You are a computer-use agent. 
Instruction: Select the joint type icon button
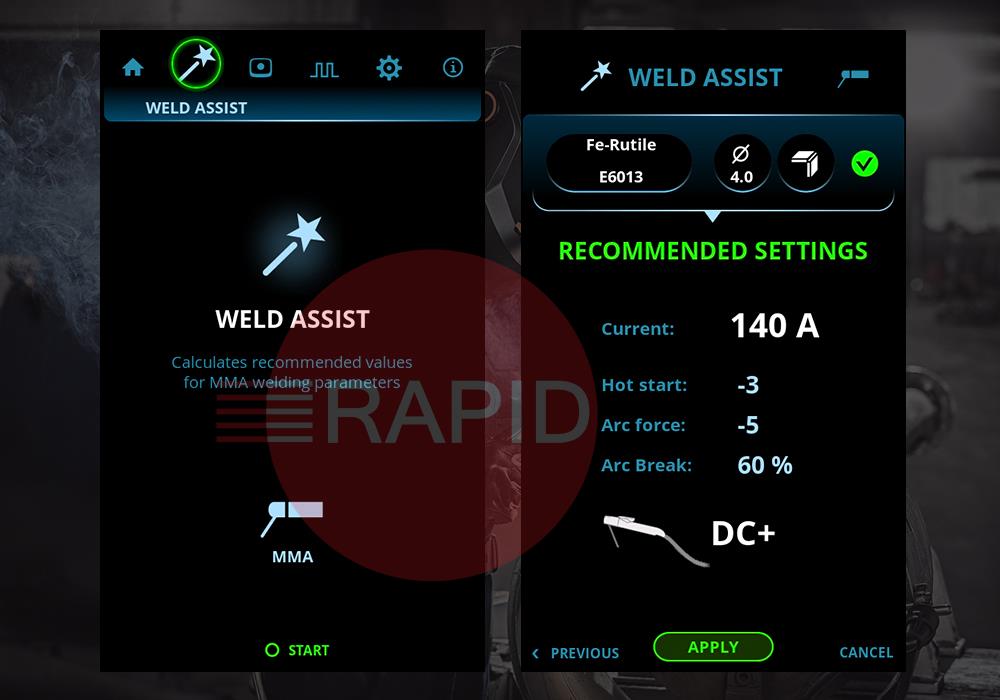805,164
